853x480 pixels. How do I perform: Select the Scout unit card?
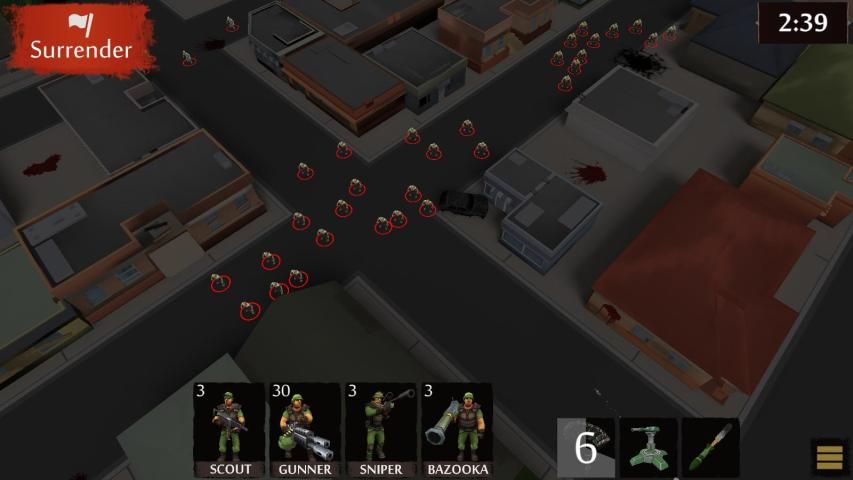pyautogui.click(x=230, y=430)
